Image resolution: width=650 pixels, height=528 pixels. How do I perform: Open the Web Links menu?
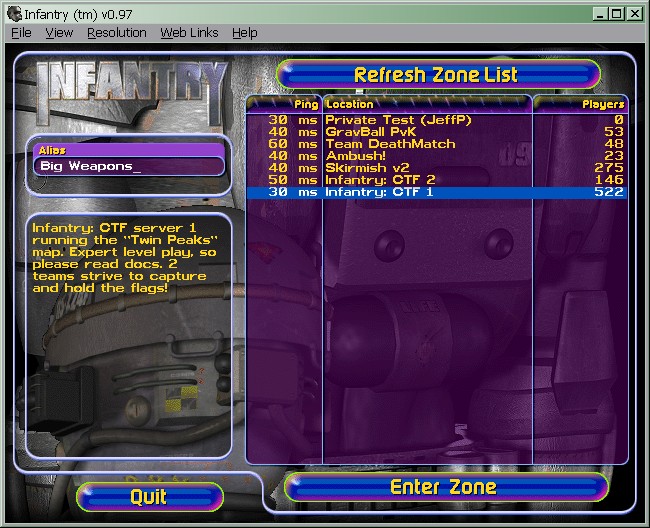point(189,33)
